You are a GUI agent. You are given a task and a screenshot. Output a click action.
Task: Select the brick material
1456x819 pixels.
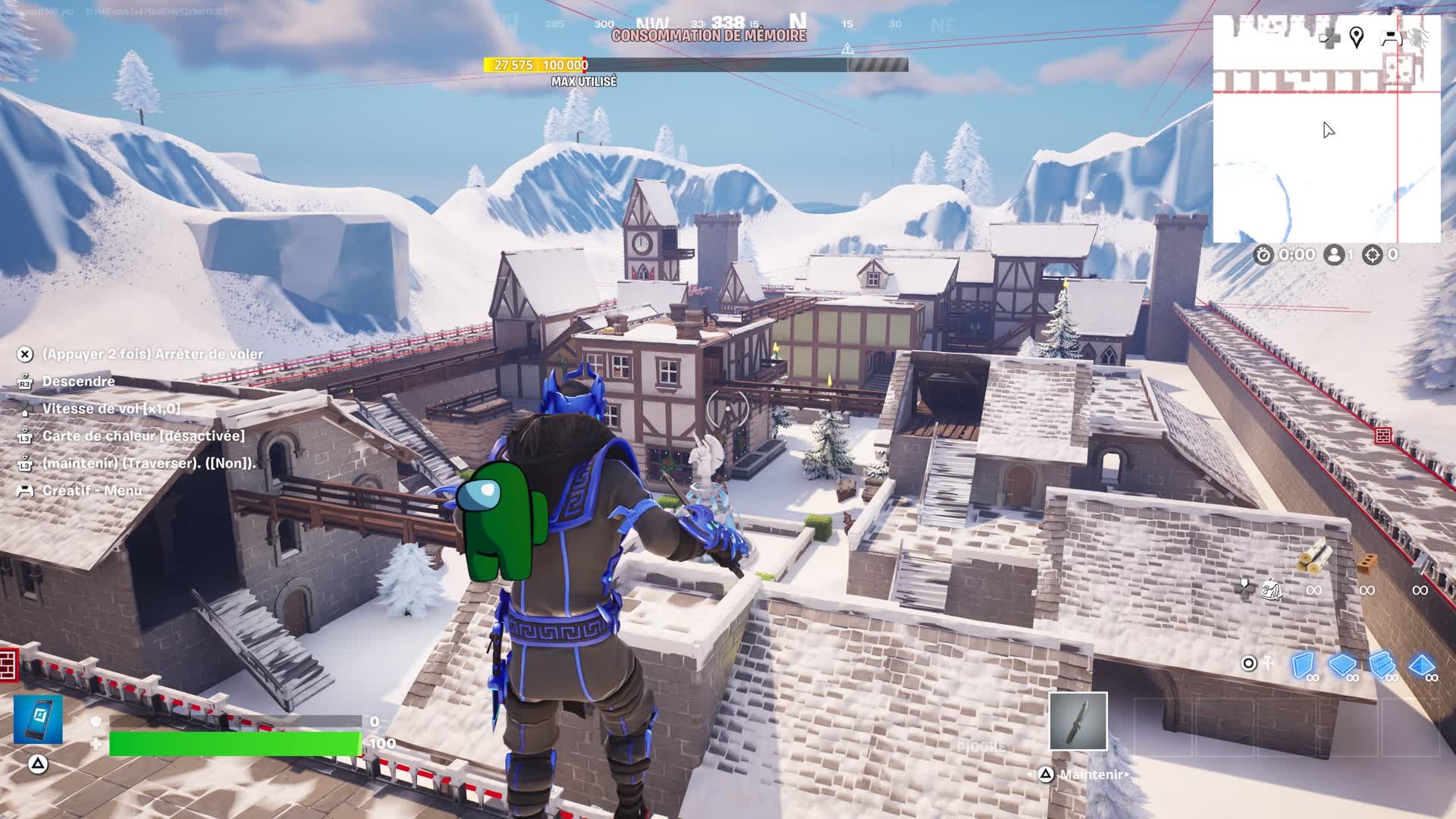[1367, 563]
